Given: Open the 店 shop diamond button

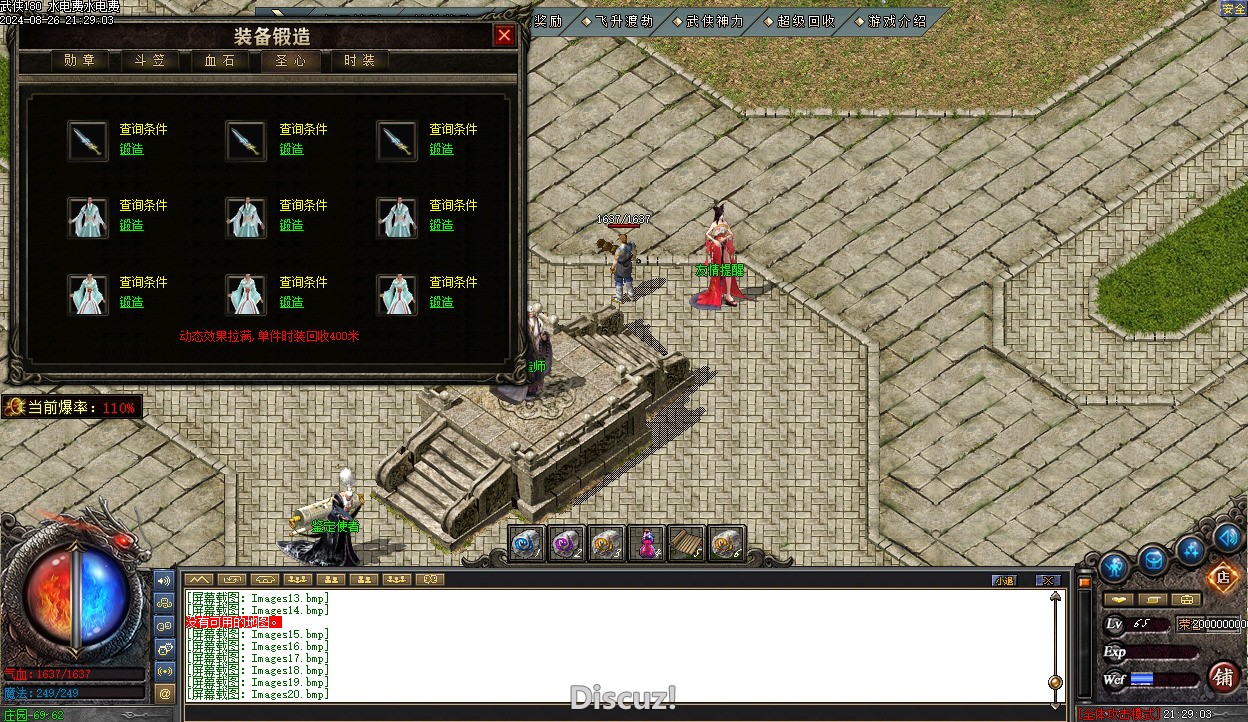Looking at the screenshot, I should tap(1221, 577).
